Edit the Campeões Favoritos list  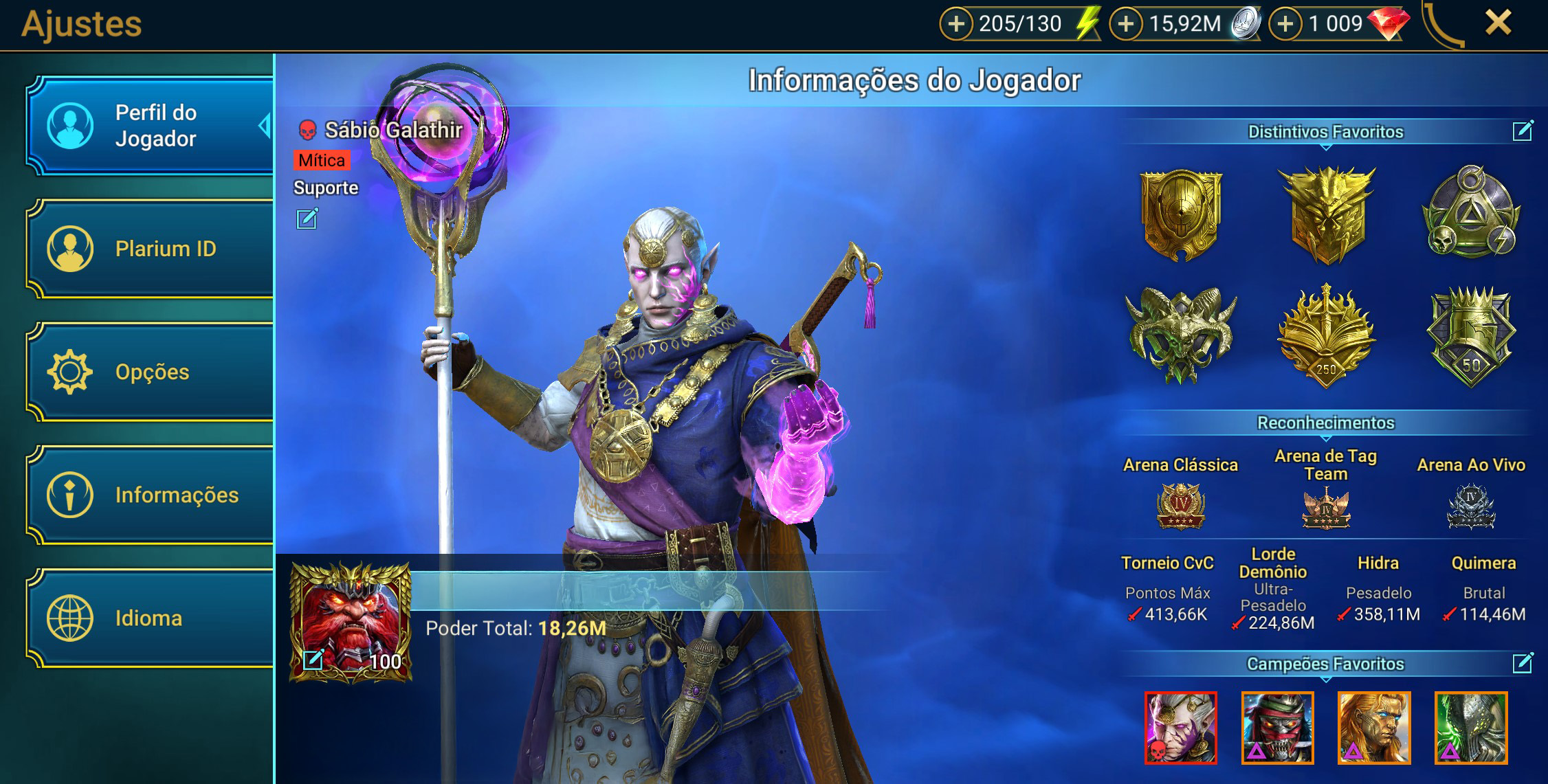click(1523, 663)
